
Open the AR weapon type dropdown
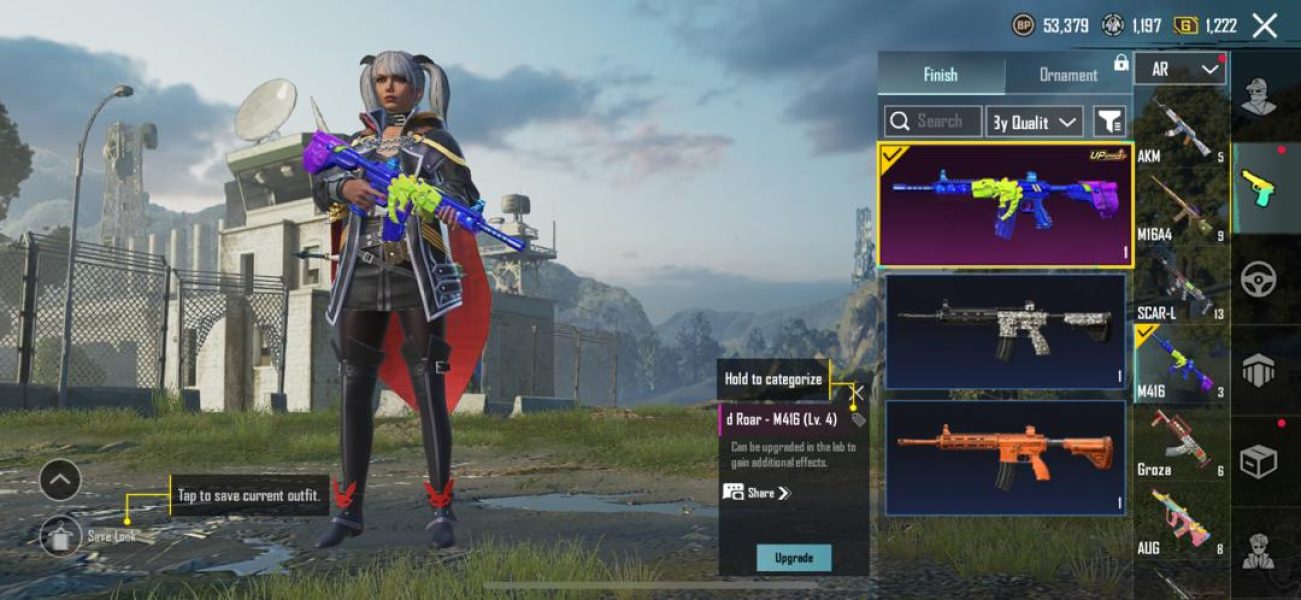pyautogui.click(x=1180, y=69)
